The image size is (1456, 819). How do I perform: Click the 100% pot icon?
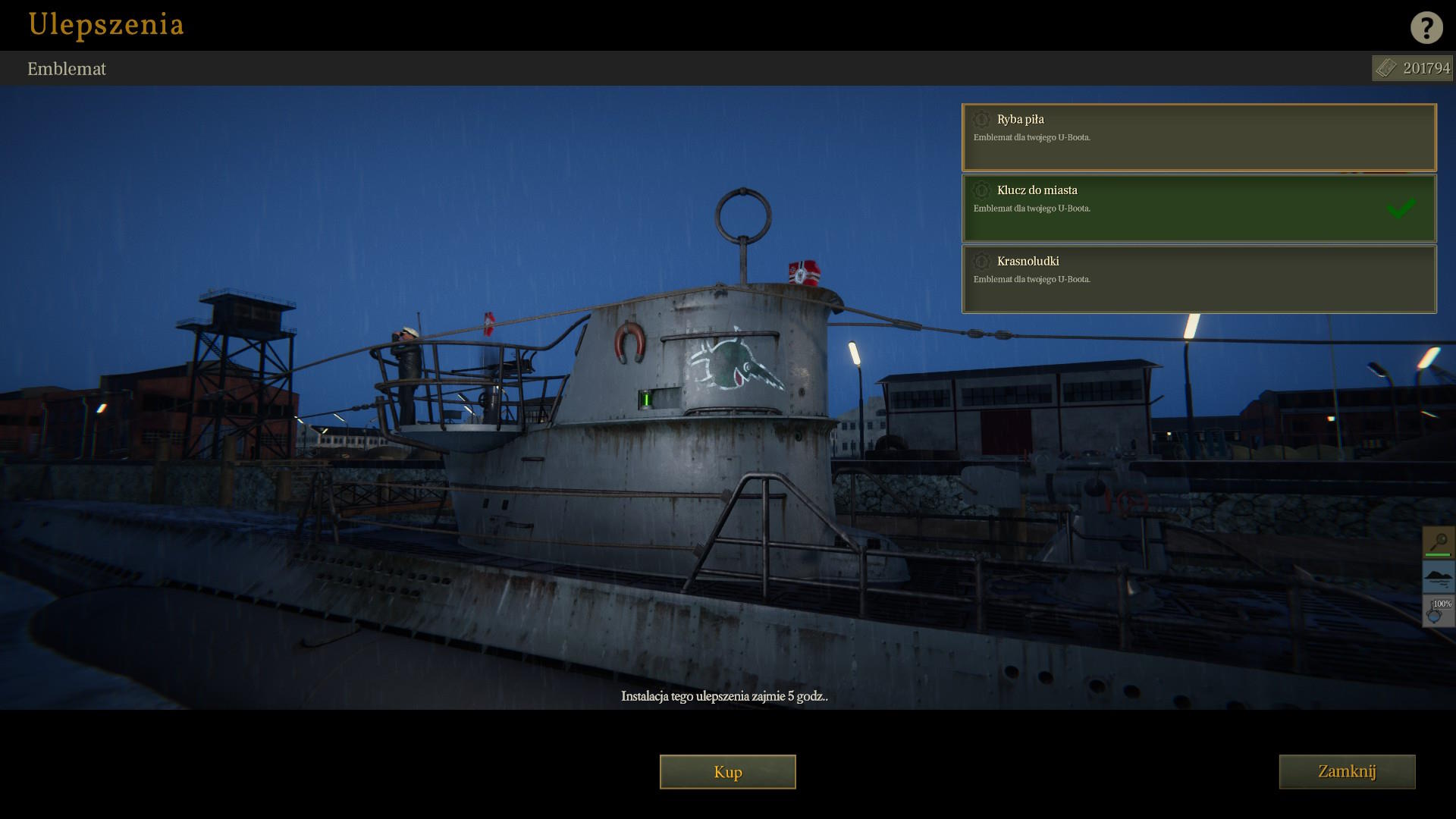[x=1438, y=611]
